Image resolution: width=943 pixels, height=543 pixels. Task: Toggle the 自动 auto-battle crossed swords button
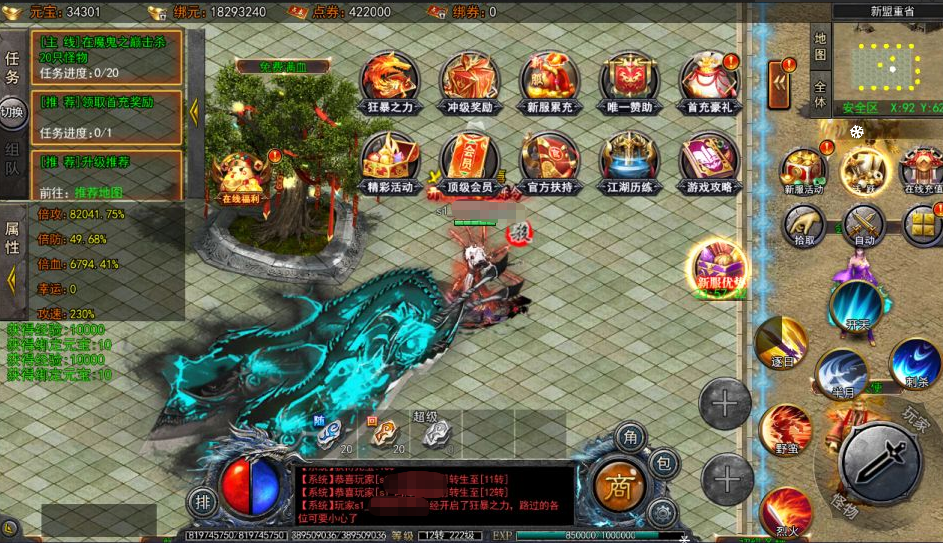pyautogui.click(x=864, y=226)
